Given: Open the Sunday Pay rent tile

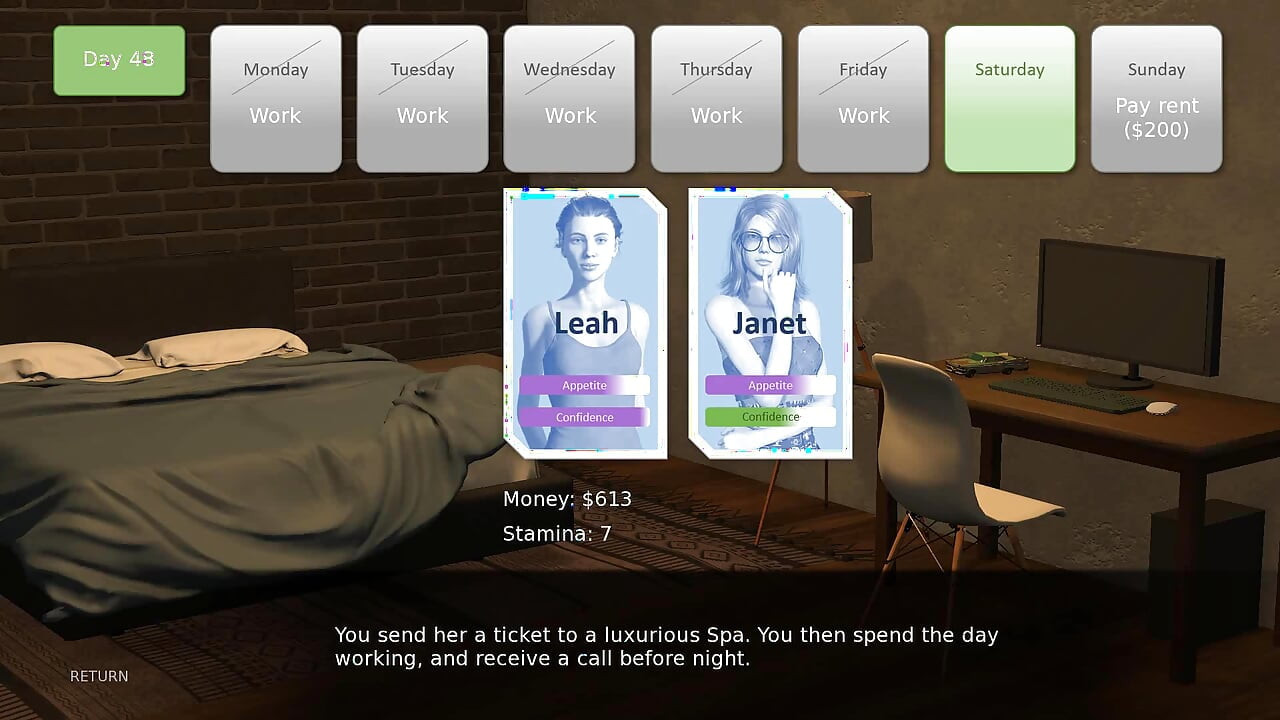Looking at the screenshot, I should pos(1156,98).
